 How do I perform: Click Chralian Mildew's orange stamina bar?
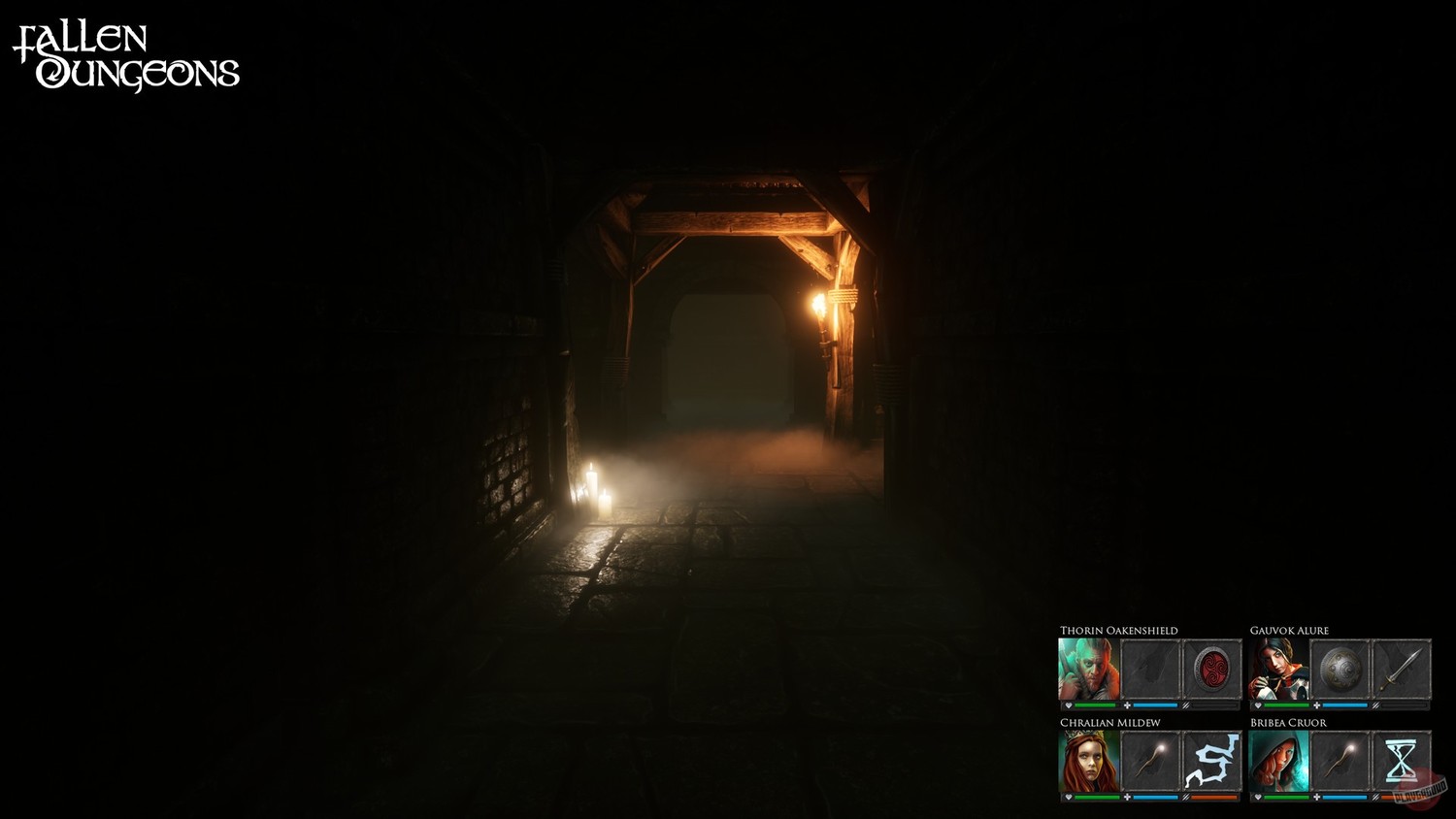click(1214, 797)
